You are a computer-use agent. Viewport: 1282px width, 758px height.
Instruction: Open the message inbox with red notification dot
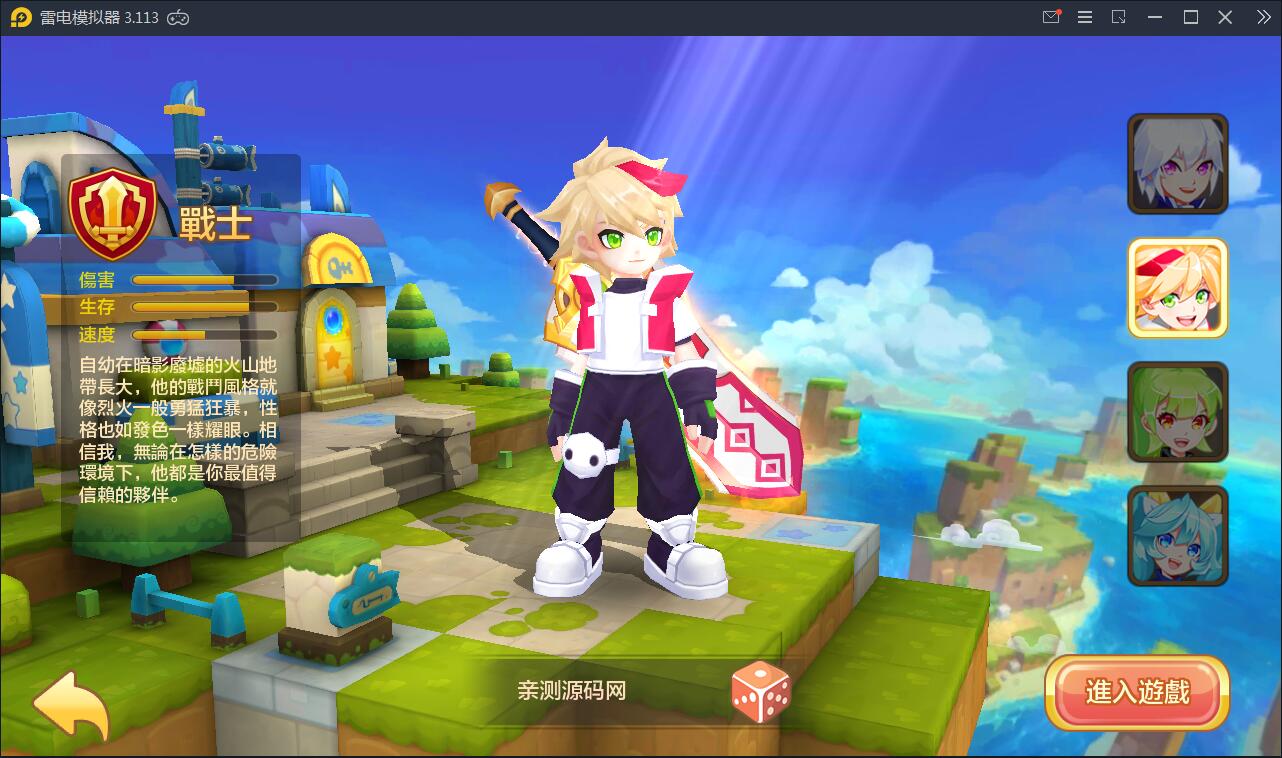click(x=1051, y=17)
